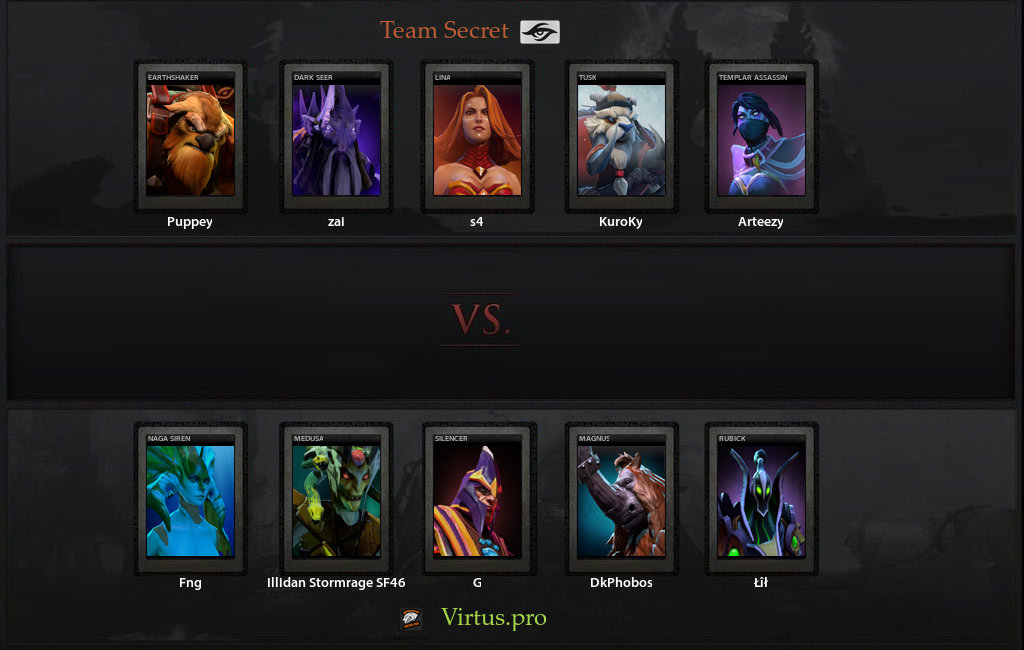The image size is (1024, 650).
Task: Open the Virtus.pro team name
Action: click(x=494, y=618)
